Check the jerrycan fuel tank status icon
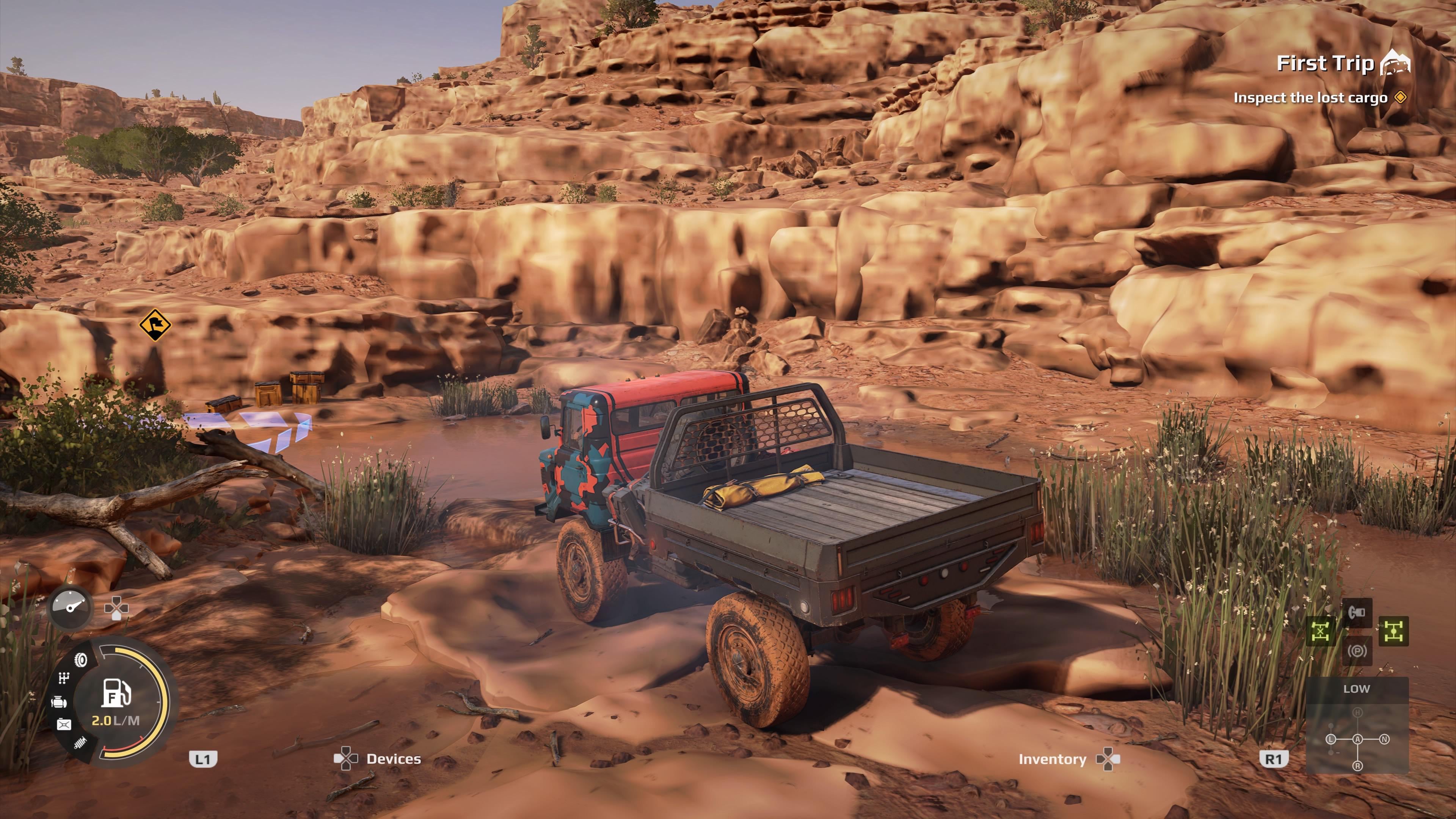 64,725
